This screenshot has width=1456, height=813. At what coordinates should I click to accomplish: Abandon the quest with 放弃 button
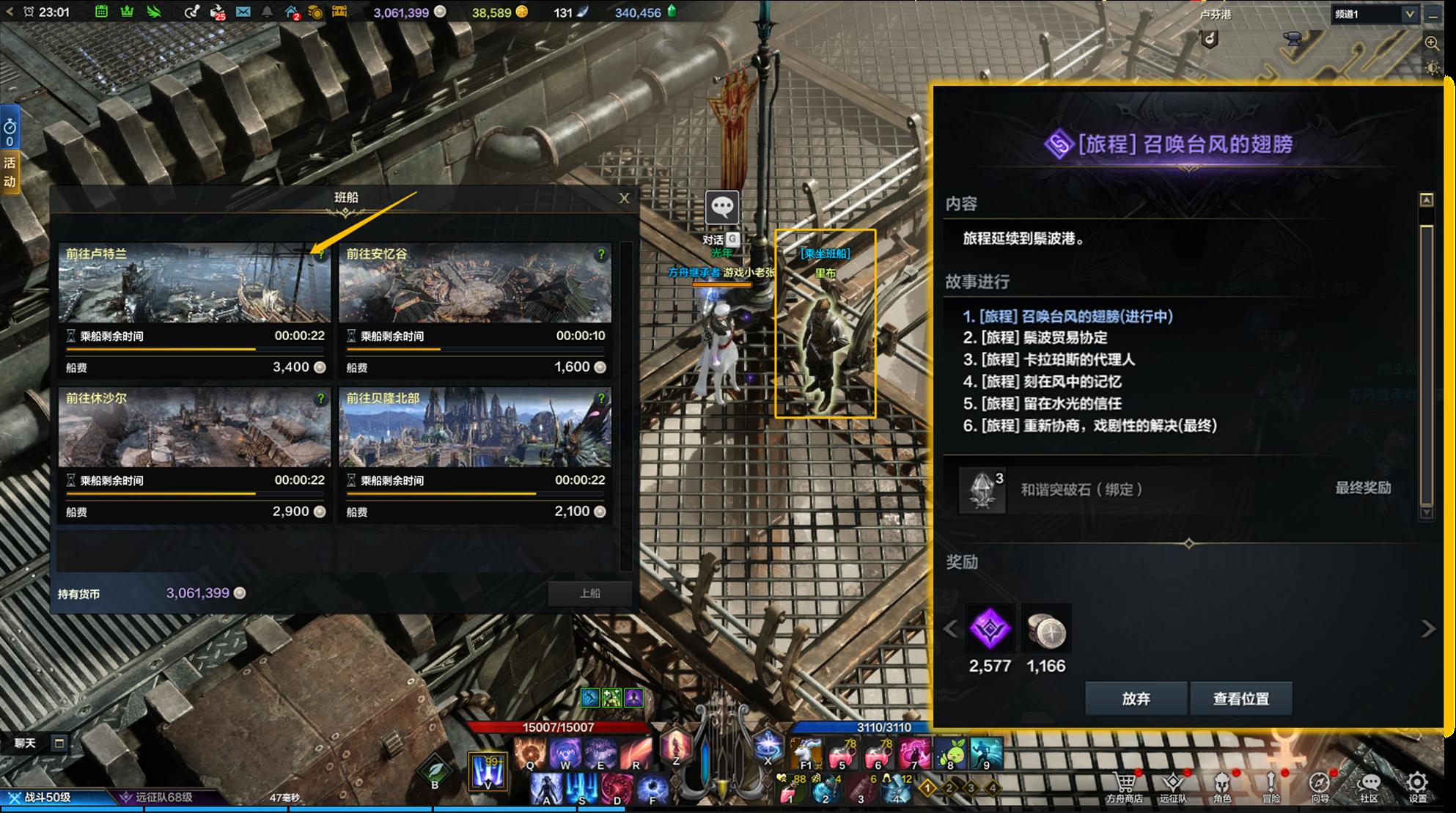point(1136,699)
